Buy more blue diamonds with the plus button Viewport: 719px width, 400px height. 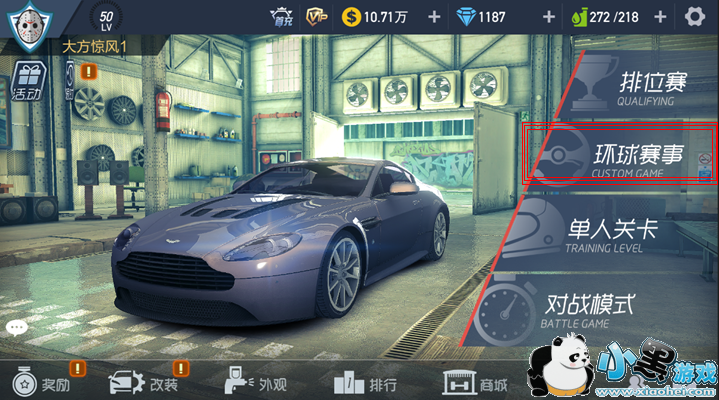pos(548,17)
